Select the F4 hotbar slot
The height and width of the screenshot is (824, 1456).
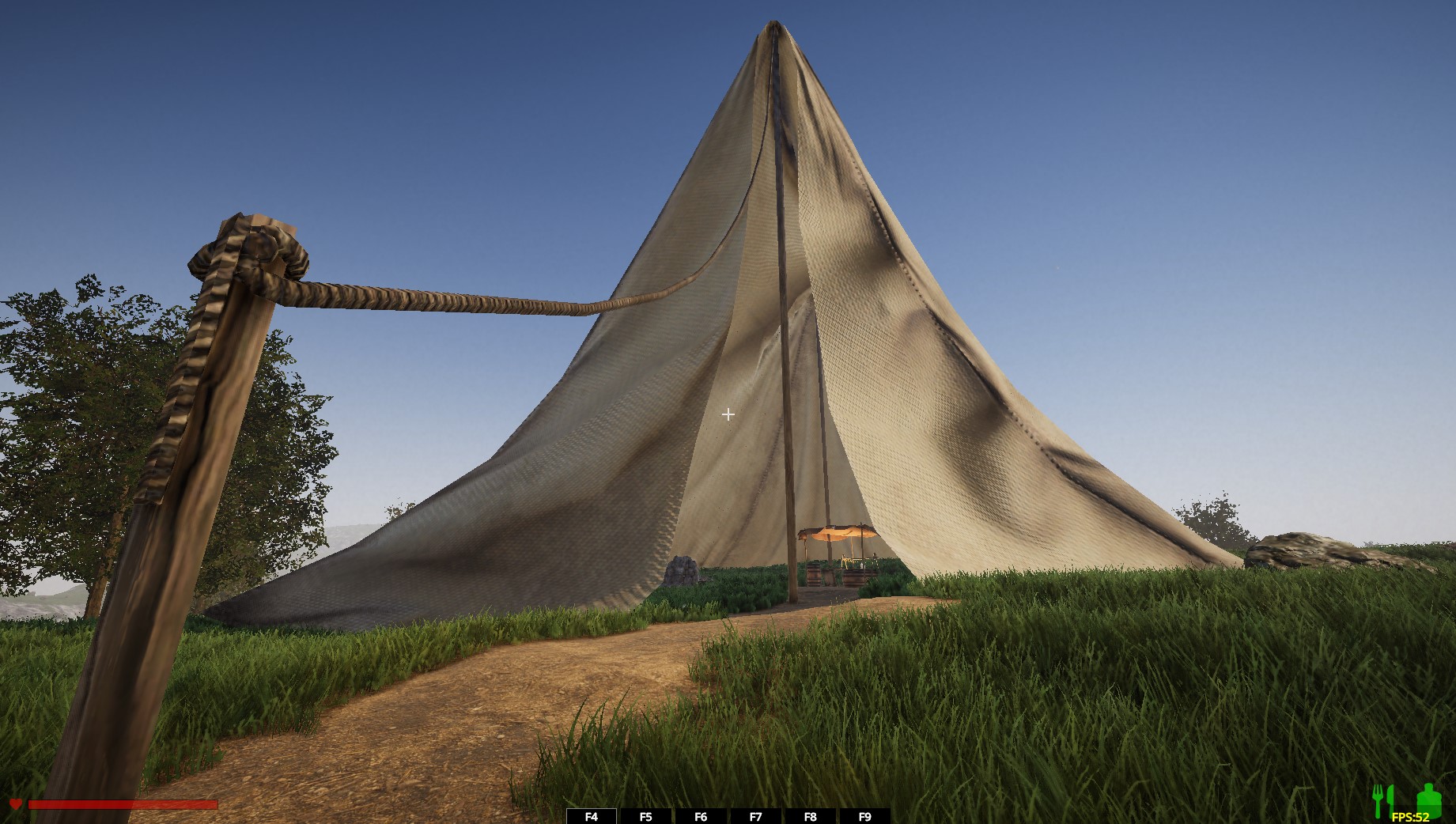[592, 816]
